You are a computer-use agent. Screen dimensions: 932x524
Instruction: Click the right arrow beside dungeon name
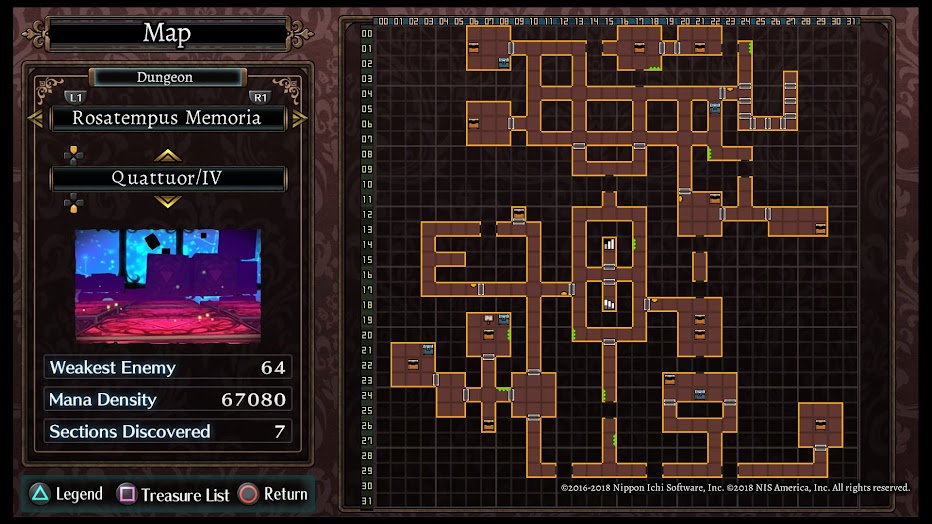(299, 118)
